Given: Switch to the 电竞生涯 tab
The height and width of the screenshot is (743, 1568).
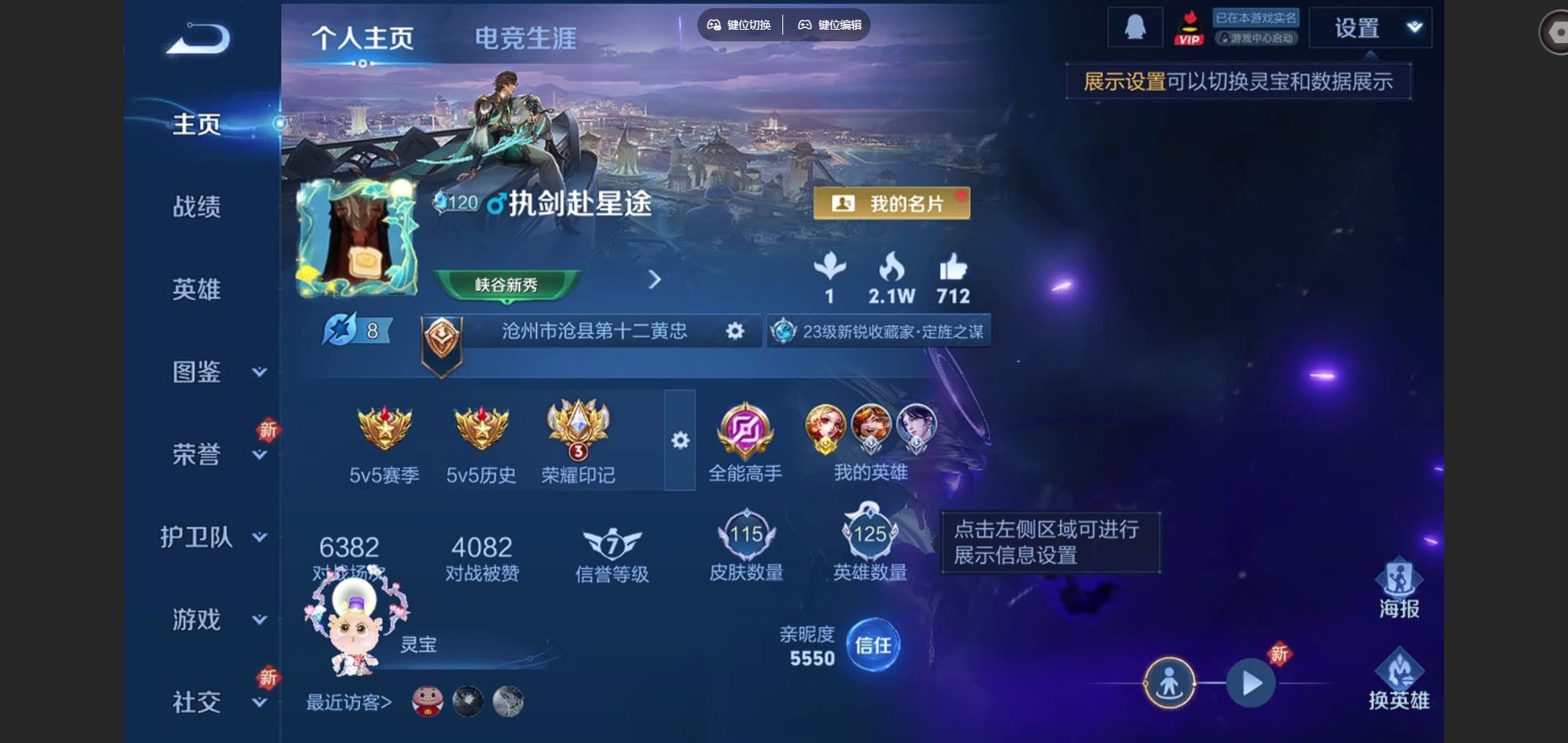Looking at the screenshot, I should 526,36.
